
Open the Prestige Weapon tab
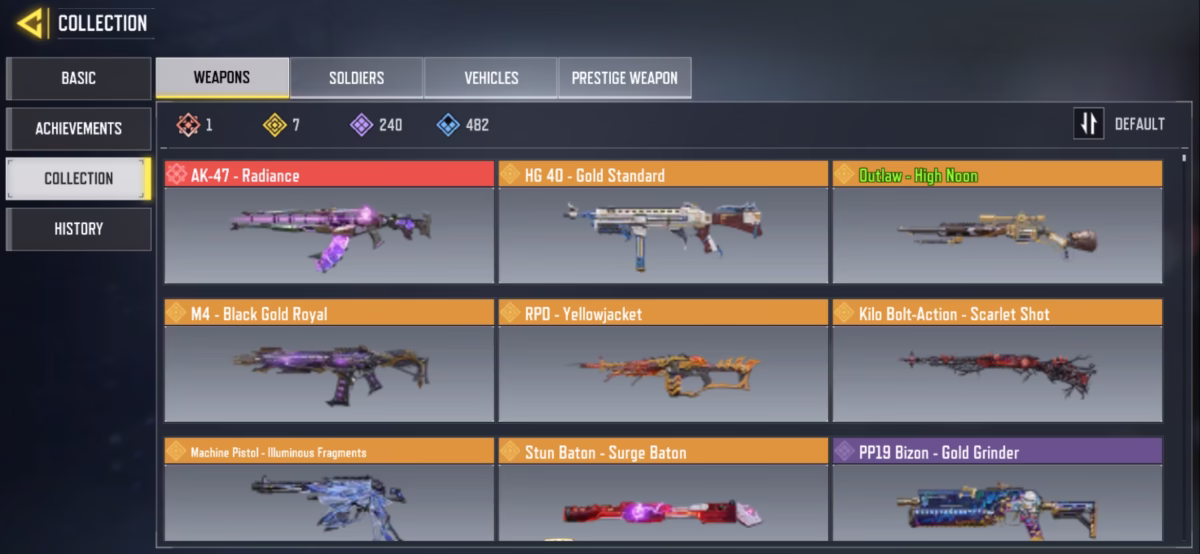click(x=624, y=78)
